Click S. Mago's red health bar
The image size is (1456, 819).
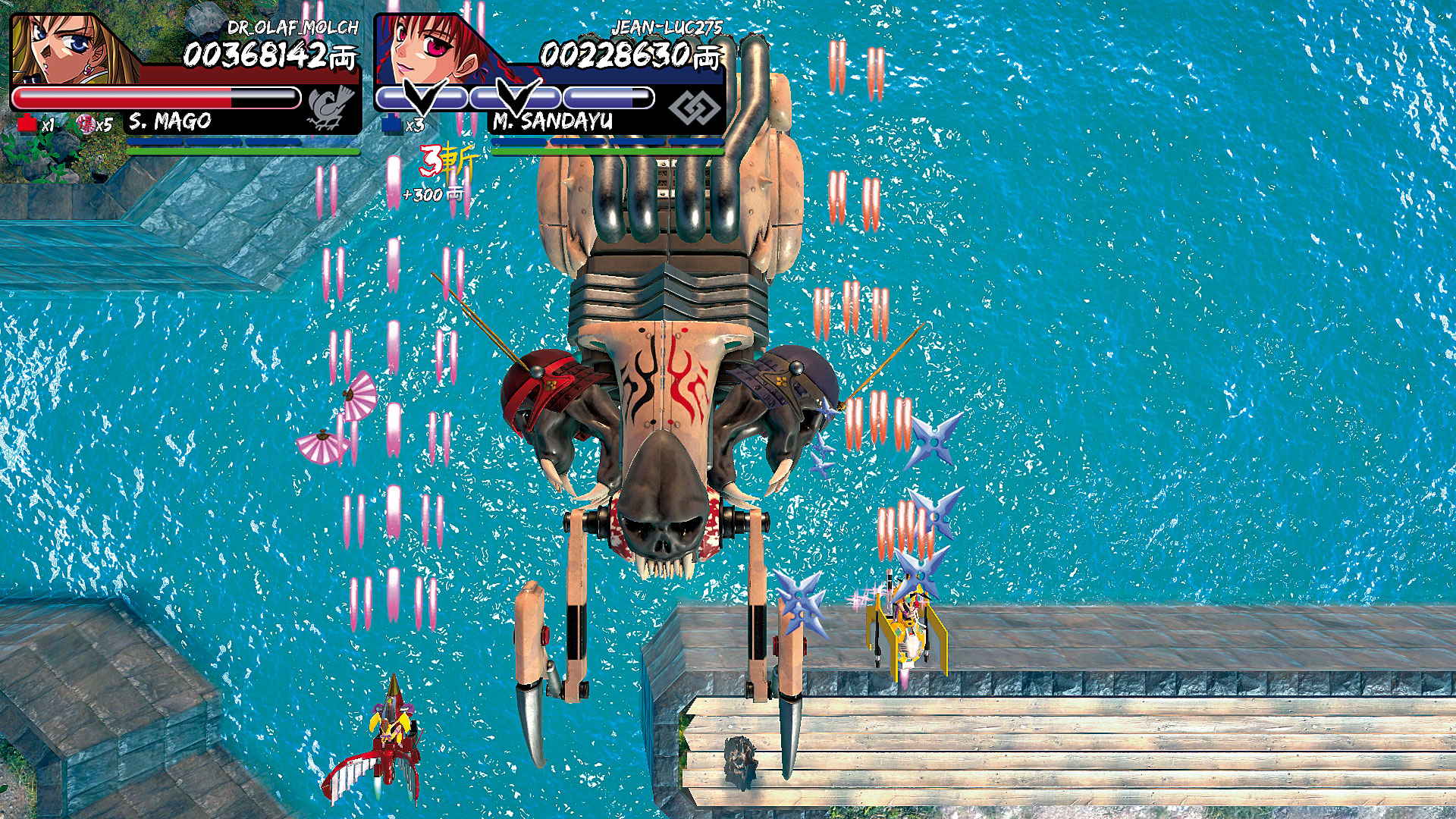pos(121,96)
